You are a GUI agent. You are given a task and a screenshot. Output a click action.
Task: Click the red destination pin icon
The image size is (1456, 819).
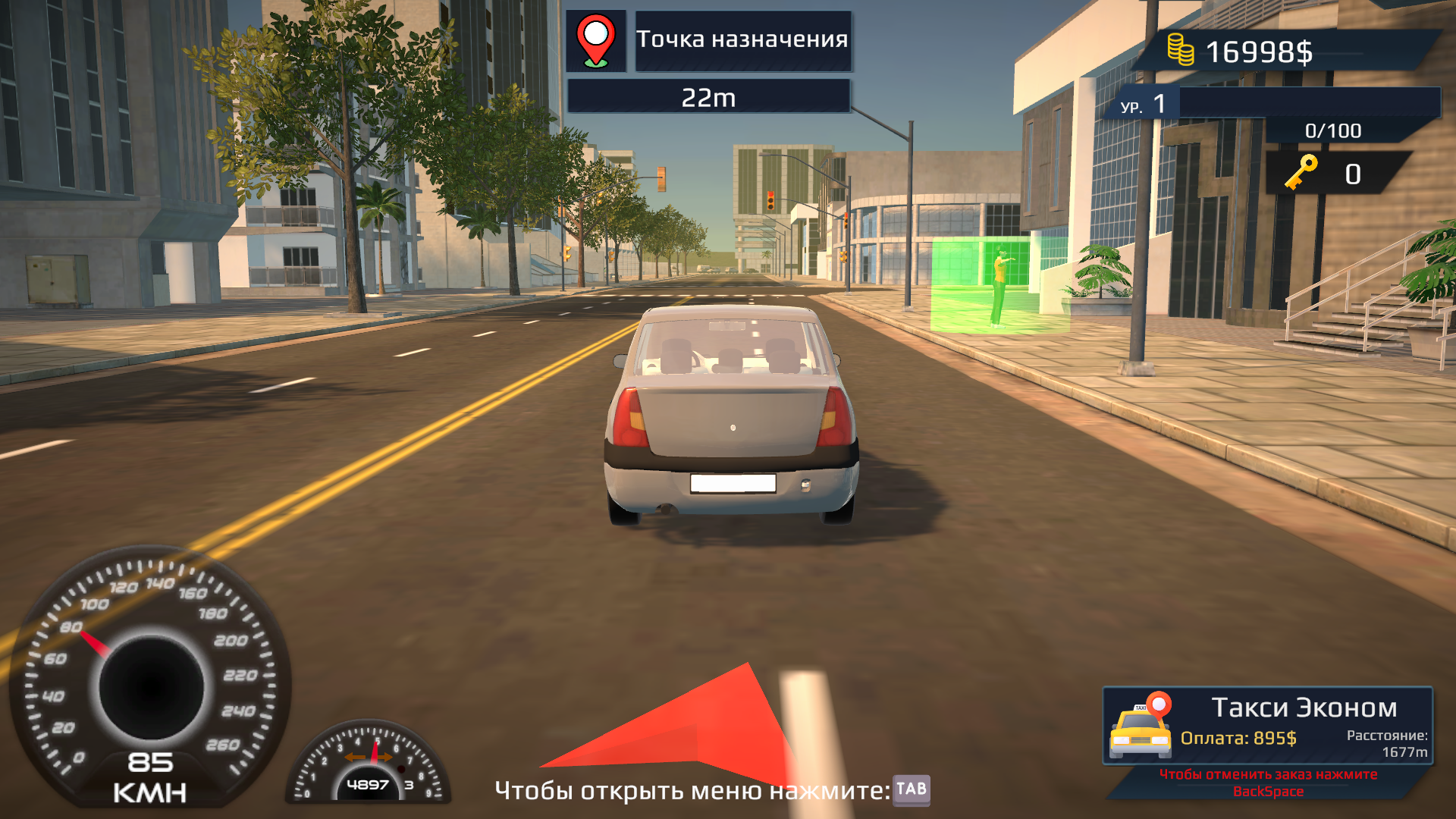597,42
